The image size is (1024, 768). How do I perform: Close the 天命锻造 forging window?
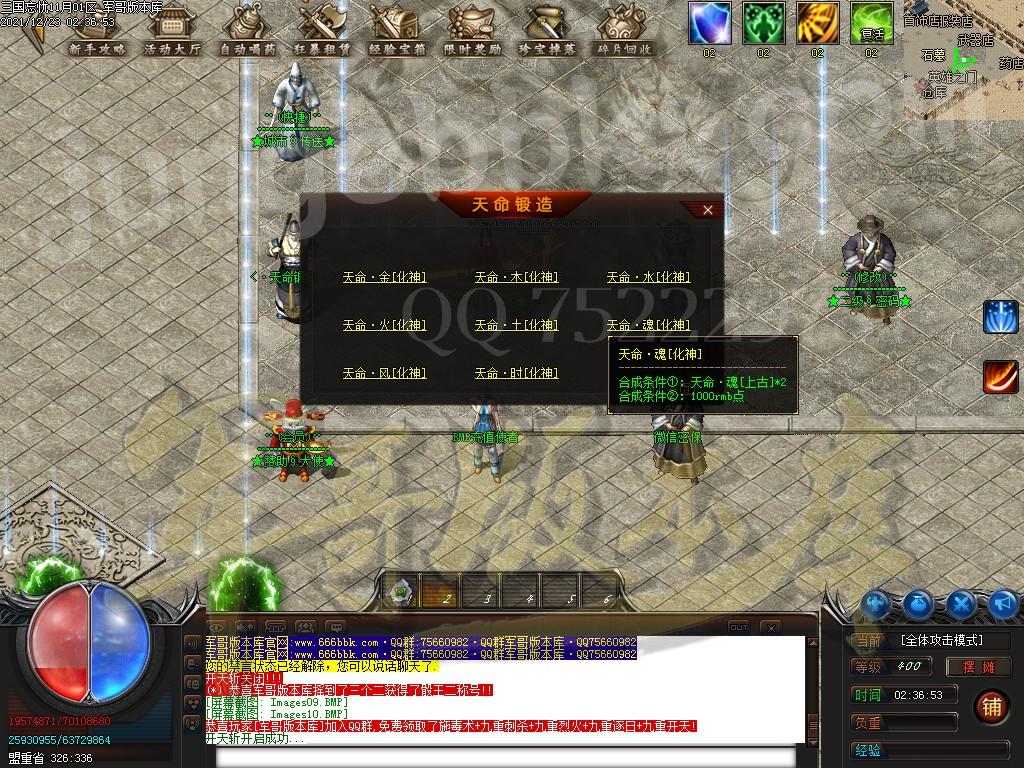pyautogui.click(x=708, y=210)
